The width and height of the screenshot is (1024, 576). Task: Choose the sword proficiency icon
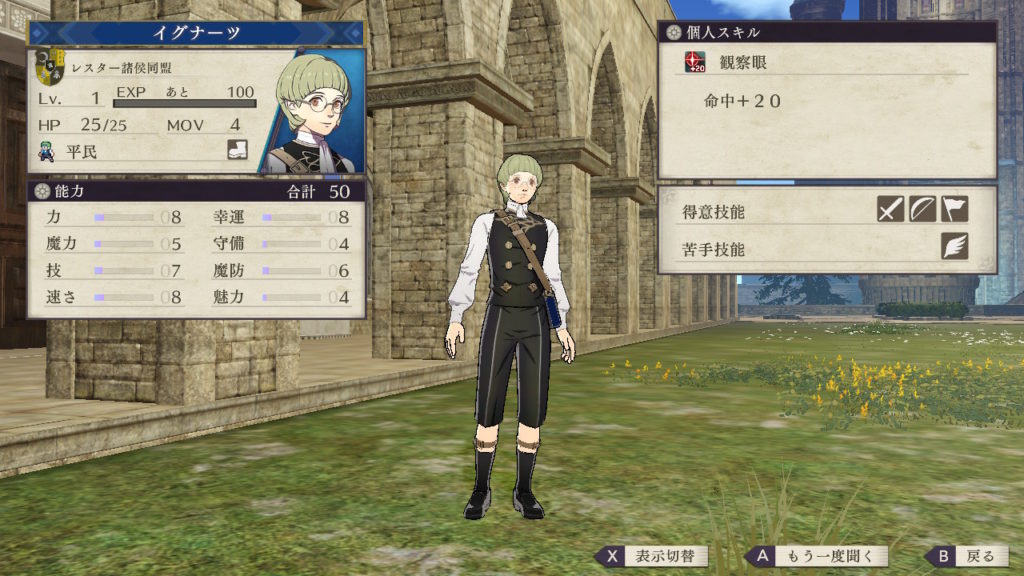891,208
